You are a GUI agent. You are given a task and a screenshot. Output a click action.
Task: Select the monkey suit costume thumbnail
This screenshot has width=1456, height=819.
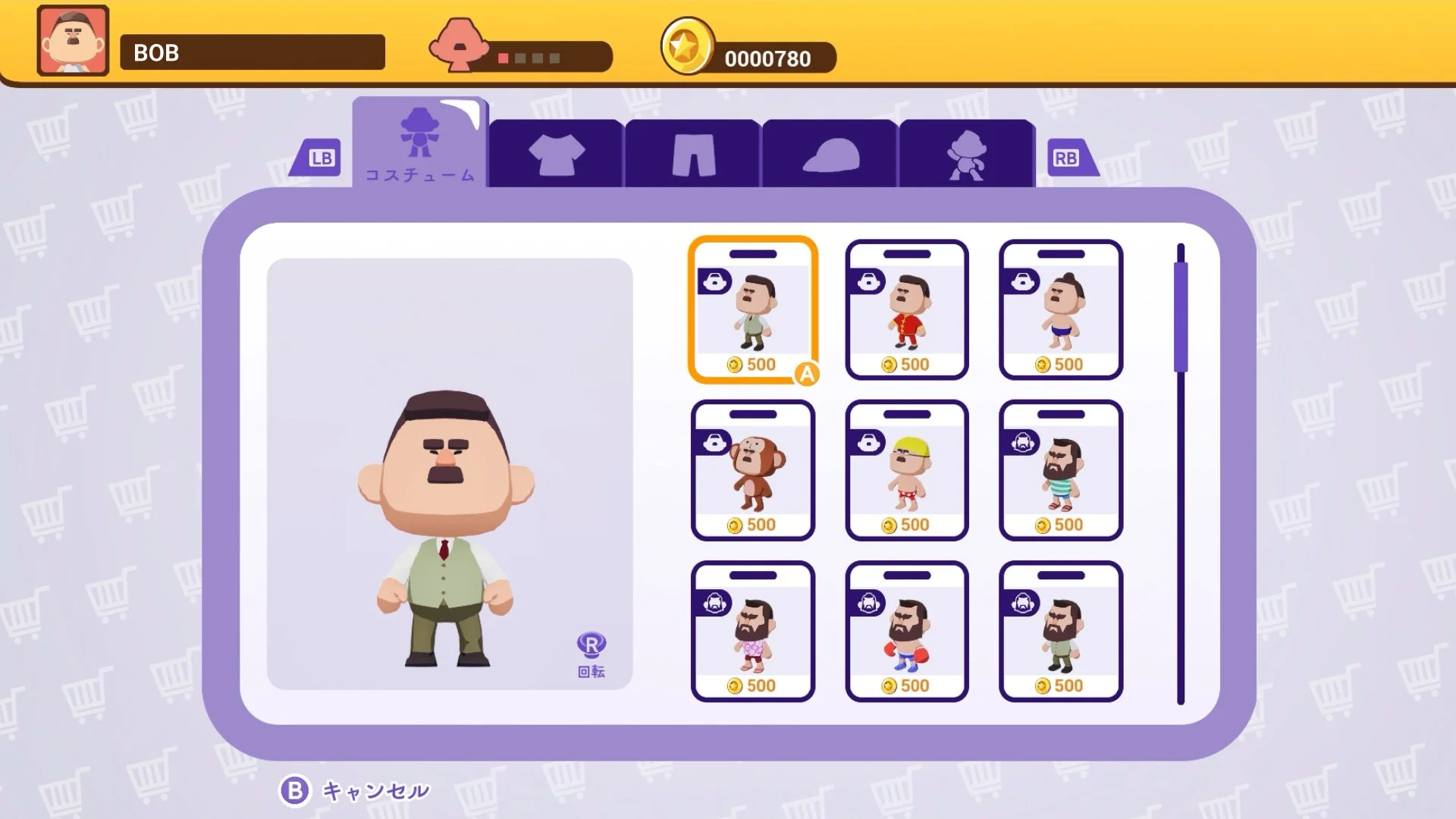[x=753, y=470]
